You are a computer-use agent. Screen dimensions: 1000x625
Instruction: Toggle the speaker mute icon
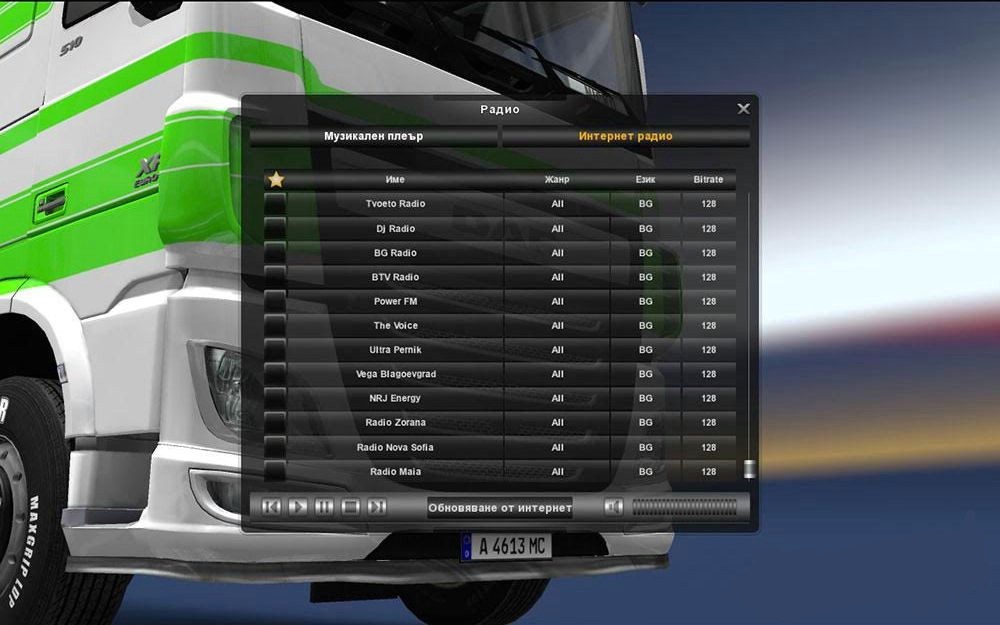(614, 507)
